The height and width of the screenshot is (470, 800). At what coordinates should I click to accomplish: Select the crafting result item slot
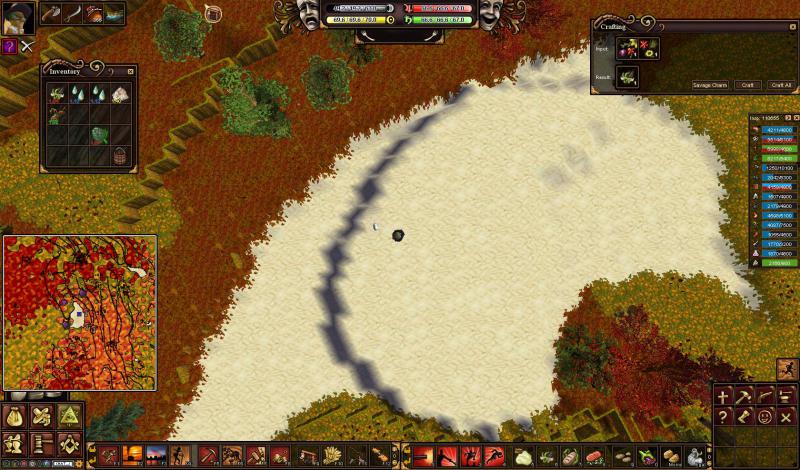coord(627,77)
